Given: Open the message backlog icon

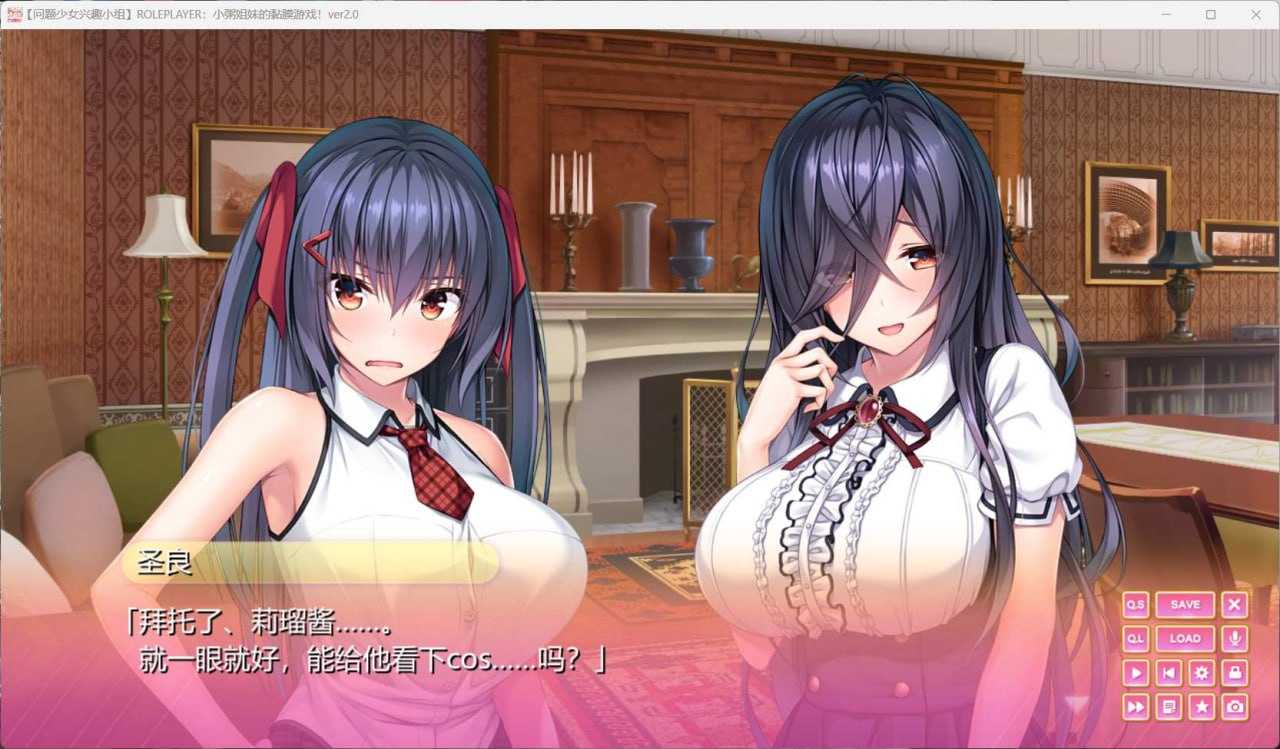Looking at the screenshot, I should [1169, 706].
